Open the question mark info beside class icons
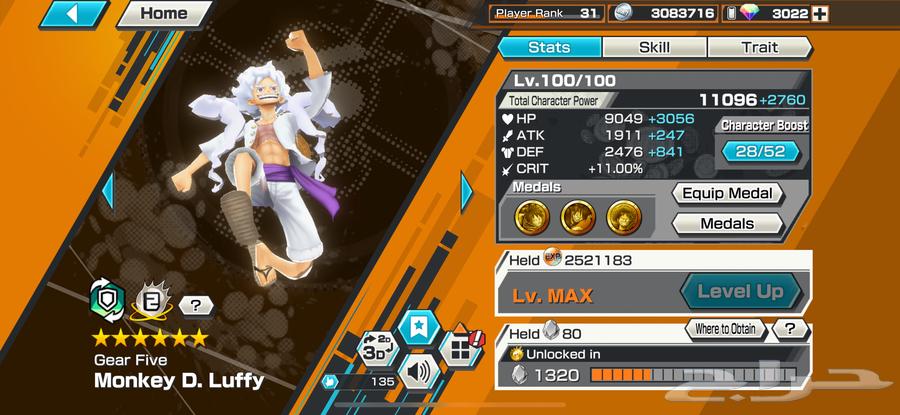 (196, 307)
